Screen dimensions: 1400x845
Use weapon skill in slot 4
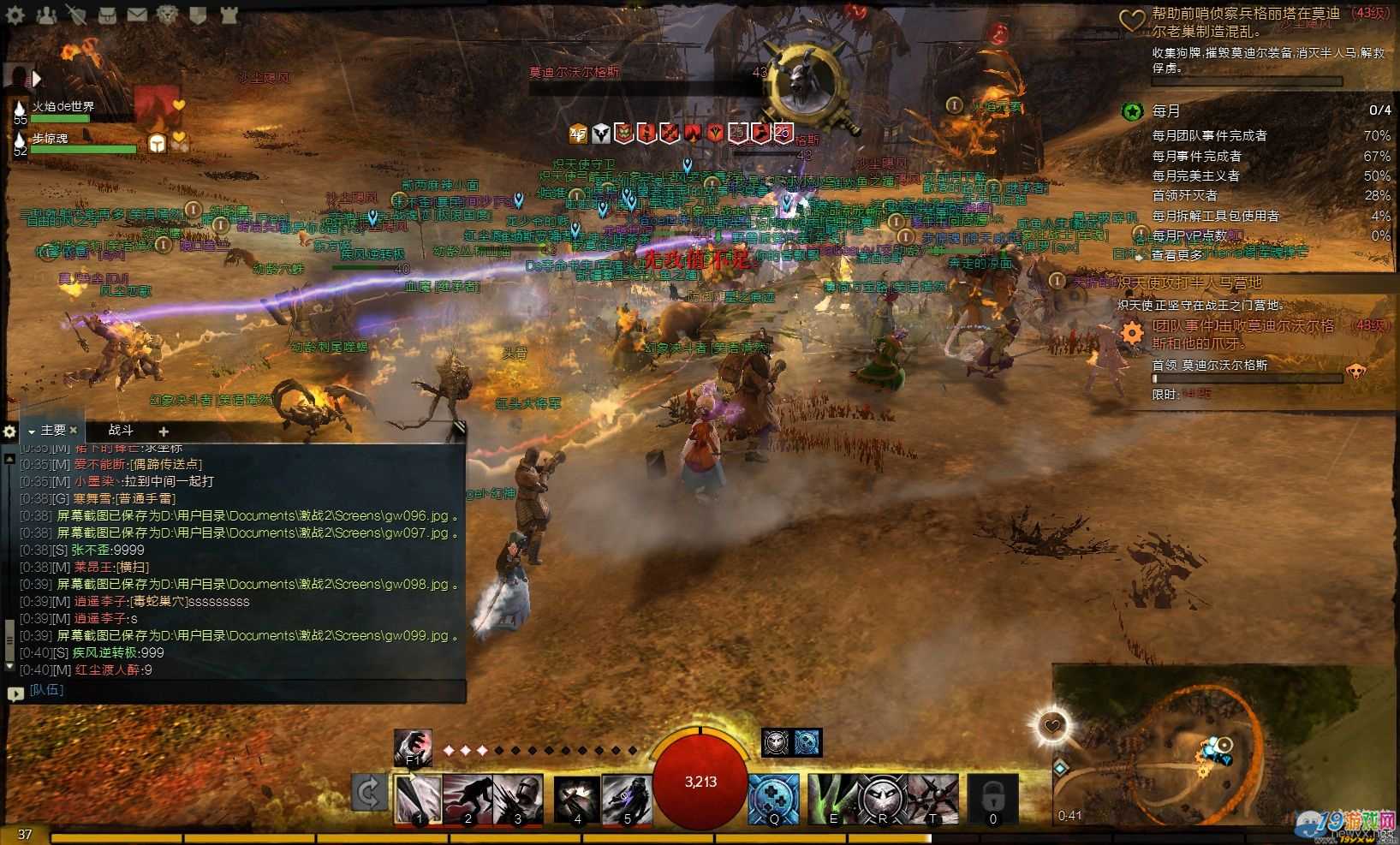pos(577,800)
